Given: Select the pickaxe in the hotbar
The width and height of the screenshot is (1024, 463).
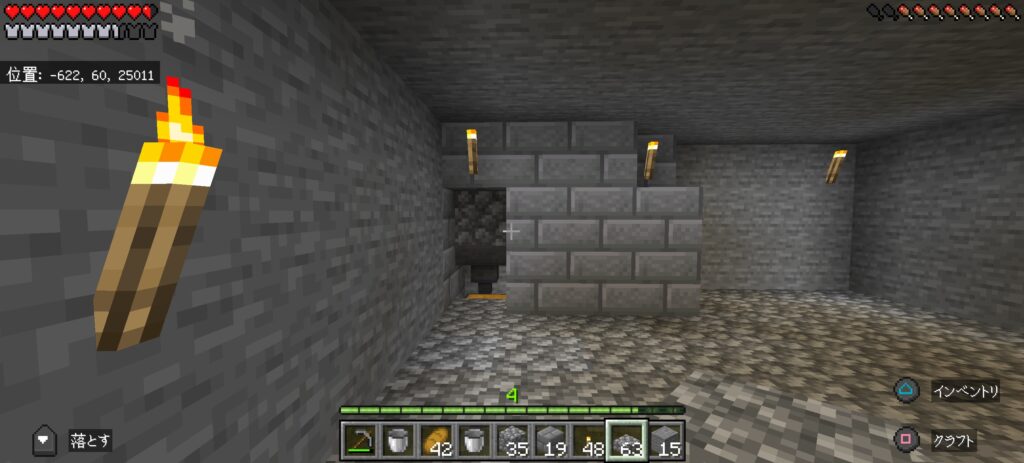Looking at the screenshot, I should coord(358,439).
